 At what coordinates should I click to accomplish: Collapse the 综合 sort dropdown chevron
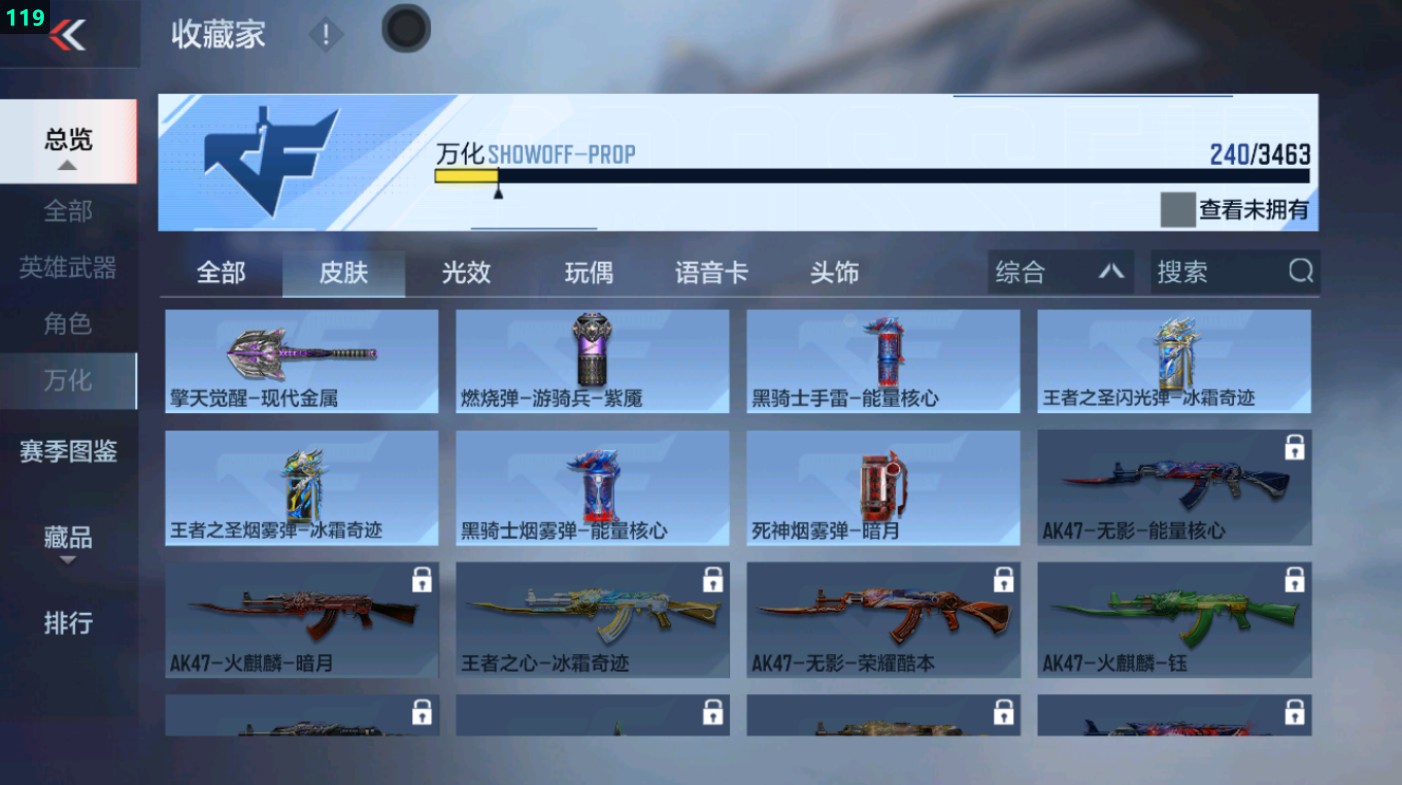1113,271
